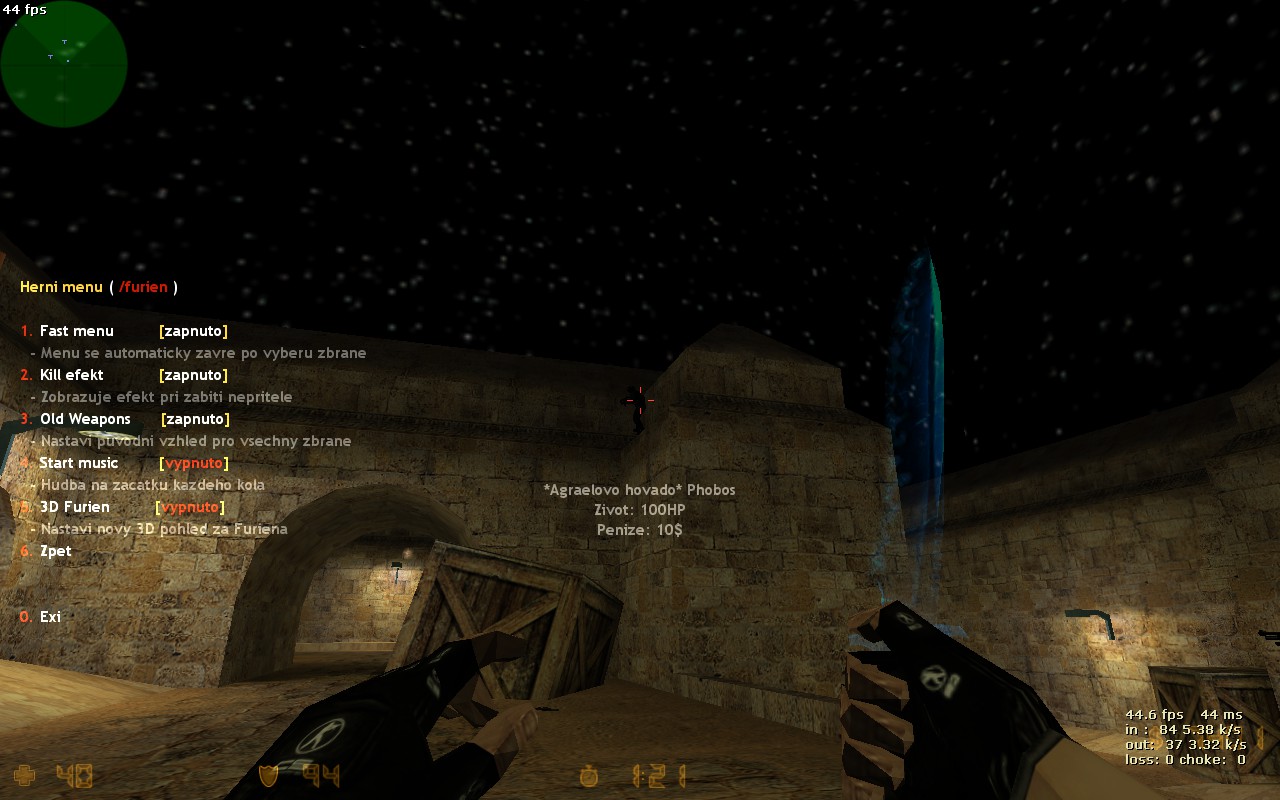Screen dimensions: 1280x800
Task: Enable the 3D Furien view
Action: point(75,507)
